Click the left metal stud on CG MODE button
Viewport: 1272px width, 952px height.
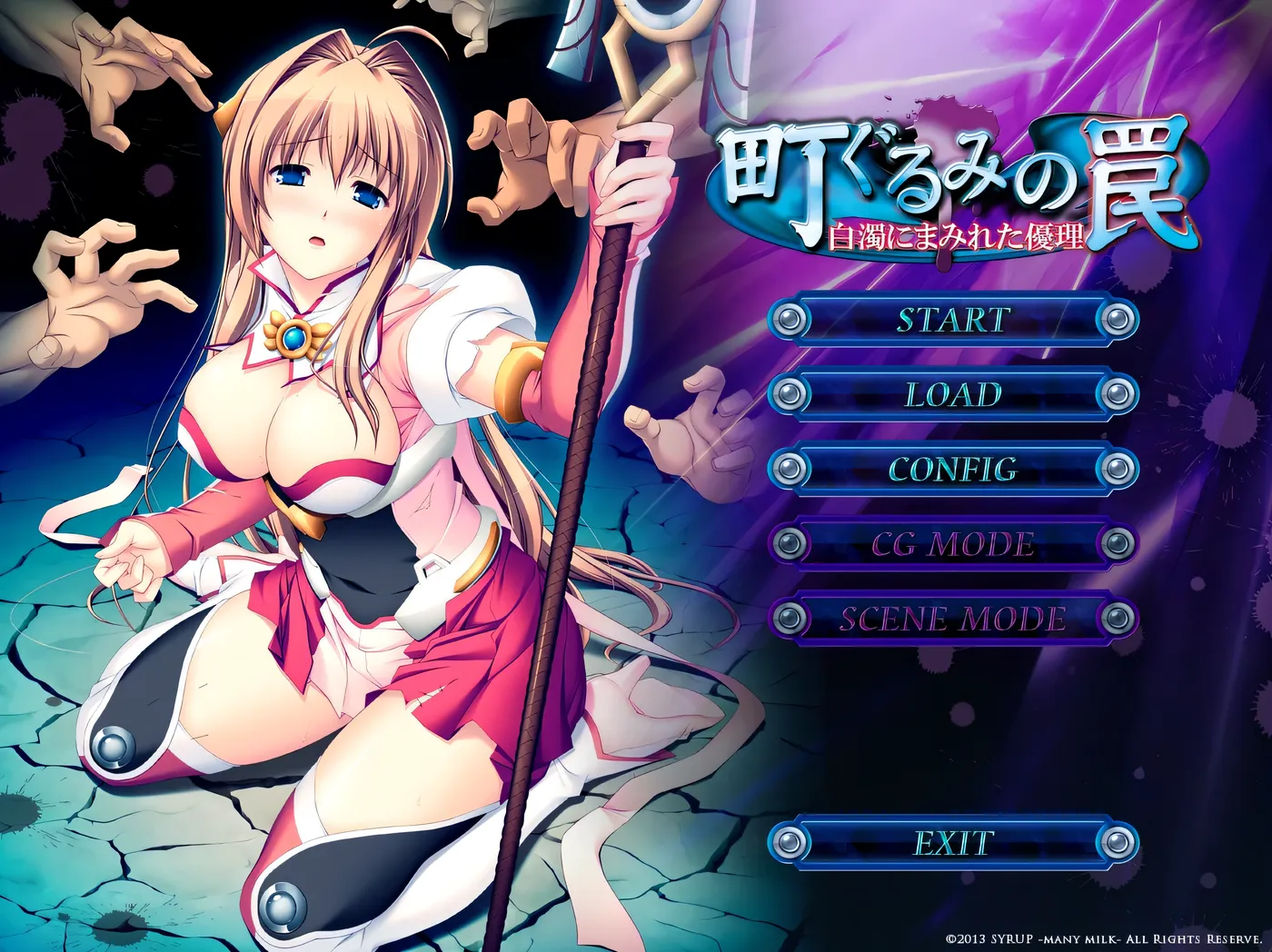[790, 544]
